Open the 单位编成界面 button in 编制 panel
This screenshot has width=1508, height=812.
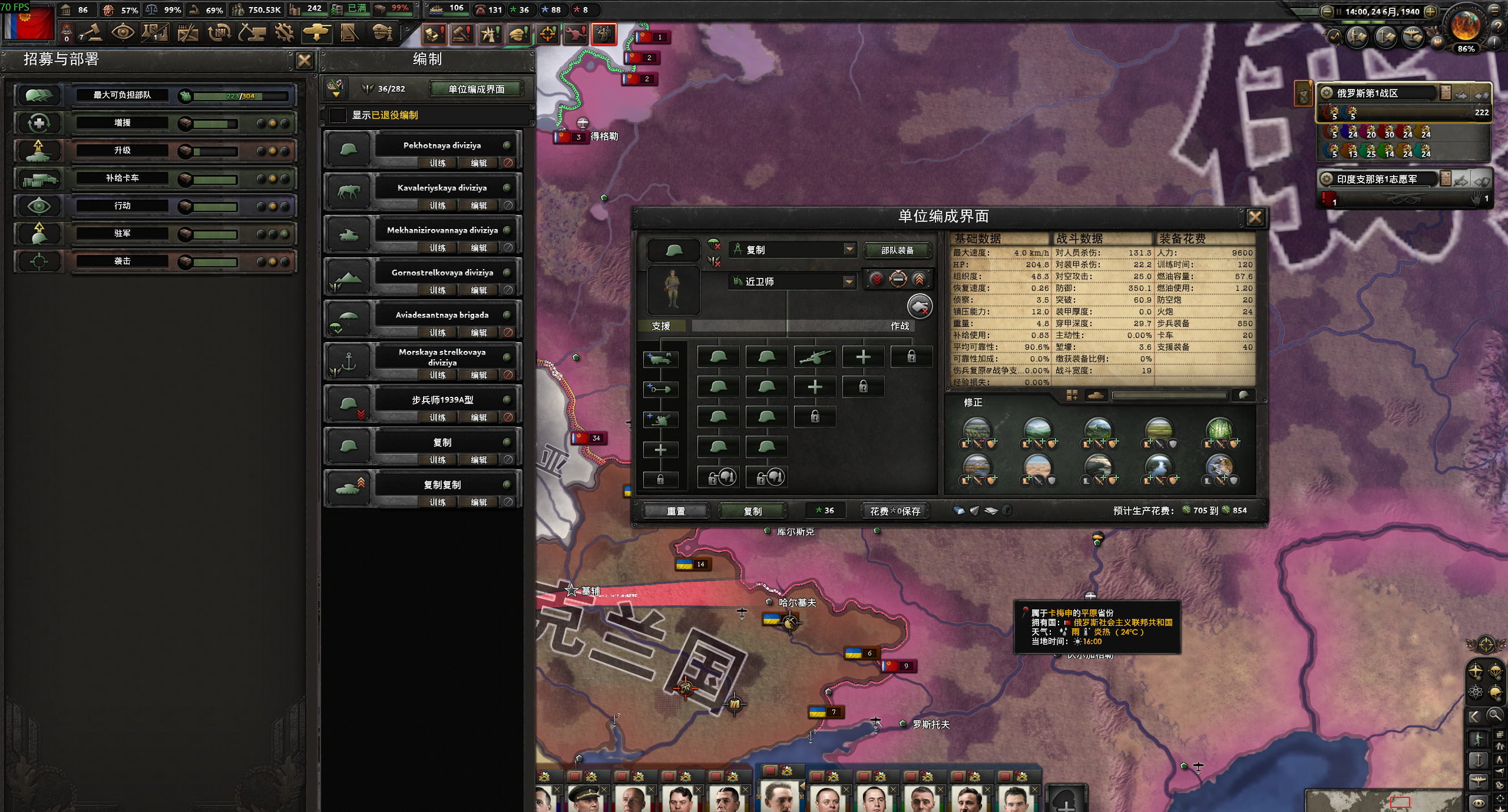click(x=476, y=89)
